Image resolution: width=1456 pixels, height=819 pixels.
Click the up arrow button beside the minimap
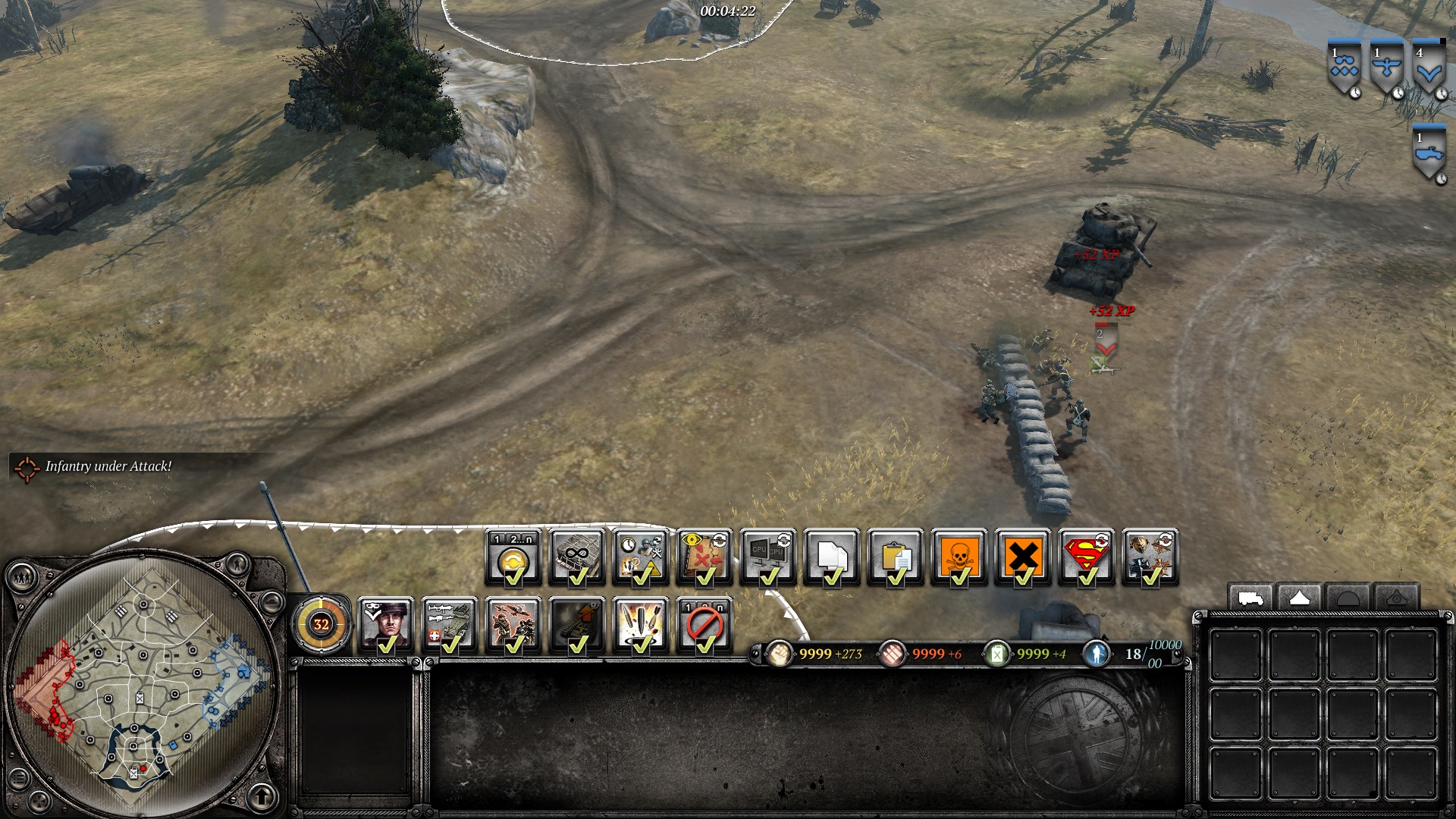coord(262,797)
